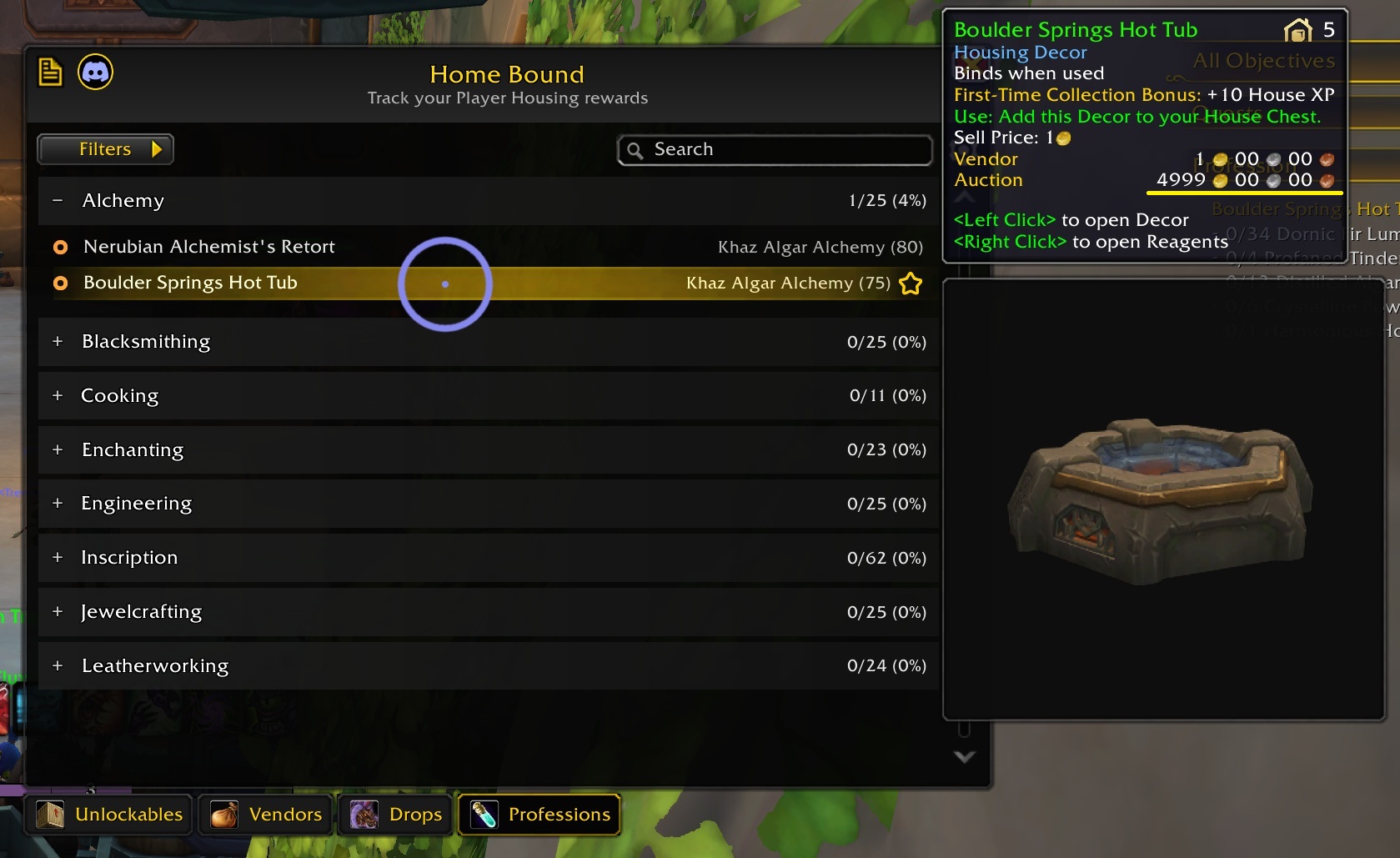Open the yellow document notes icon

(x=50, y=73)
